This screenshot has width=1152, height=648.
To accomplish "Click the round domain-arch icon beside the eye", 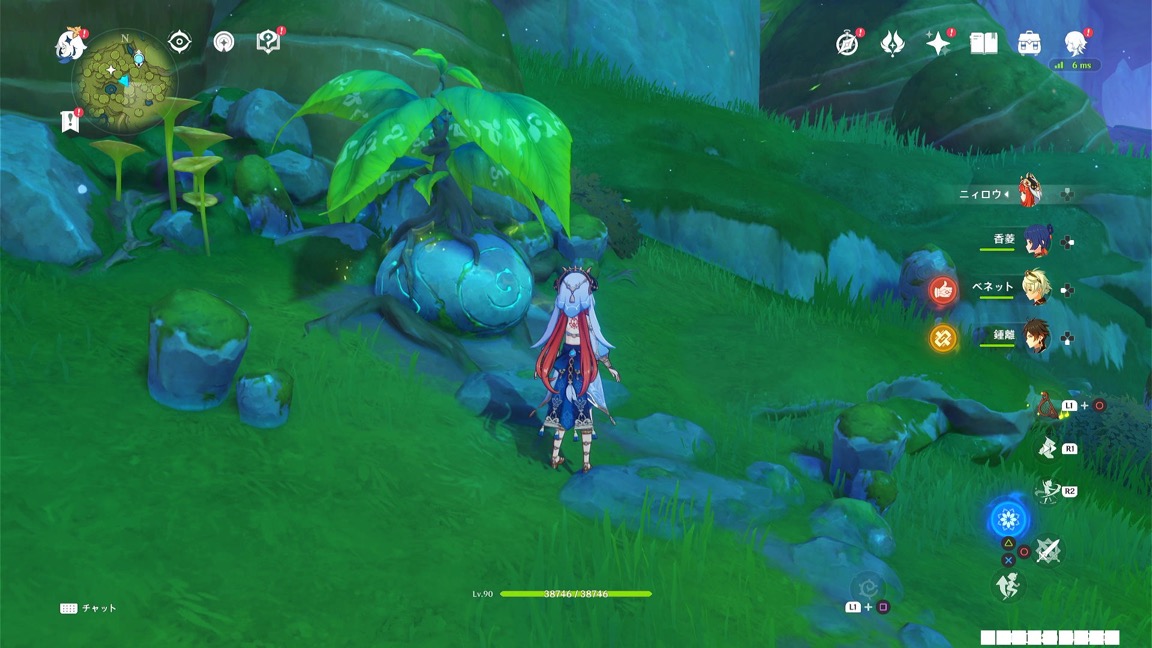I will coord(225,41).
